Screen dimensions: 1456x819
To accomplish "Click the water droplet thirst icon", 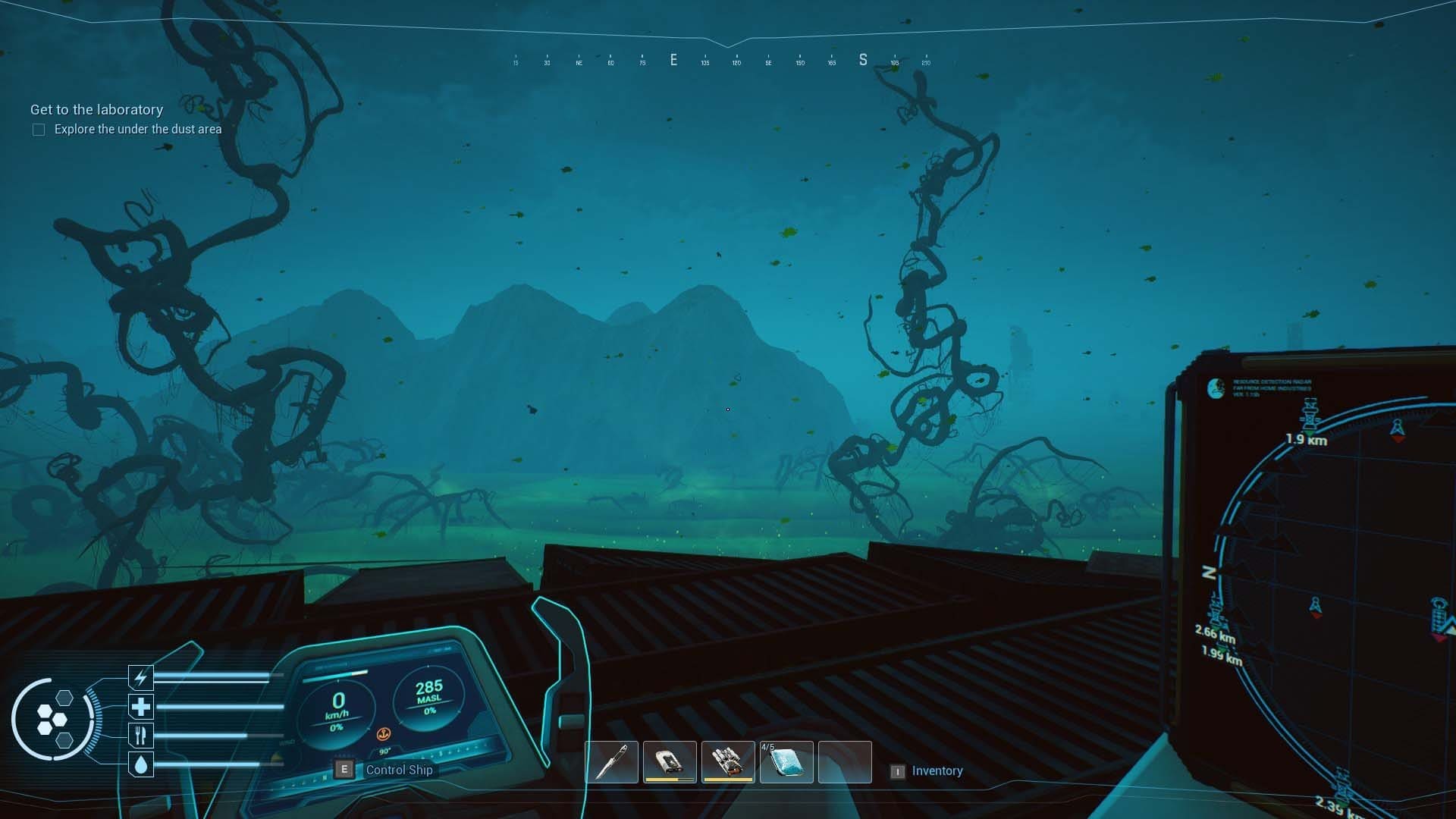I will 141,764.
